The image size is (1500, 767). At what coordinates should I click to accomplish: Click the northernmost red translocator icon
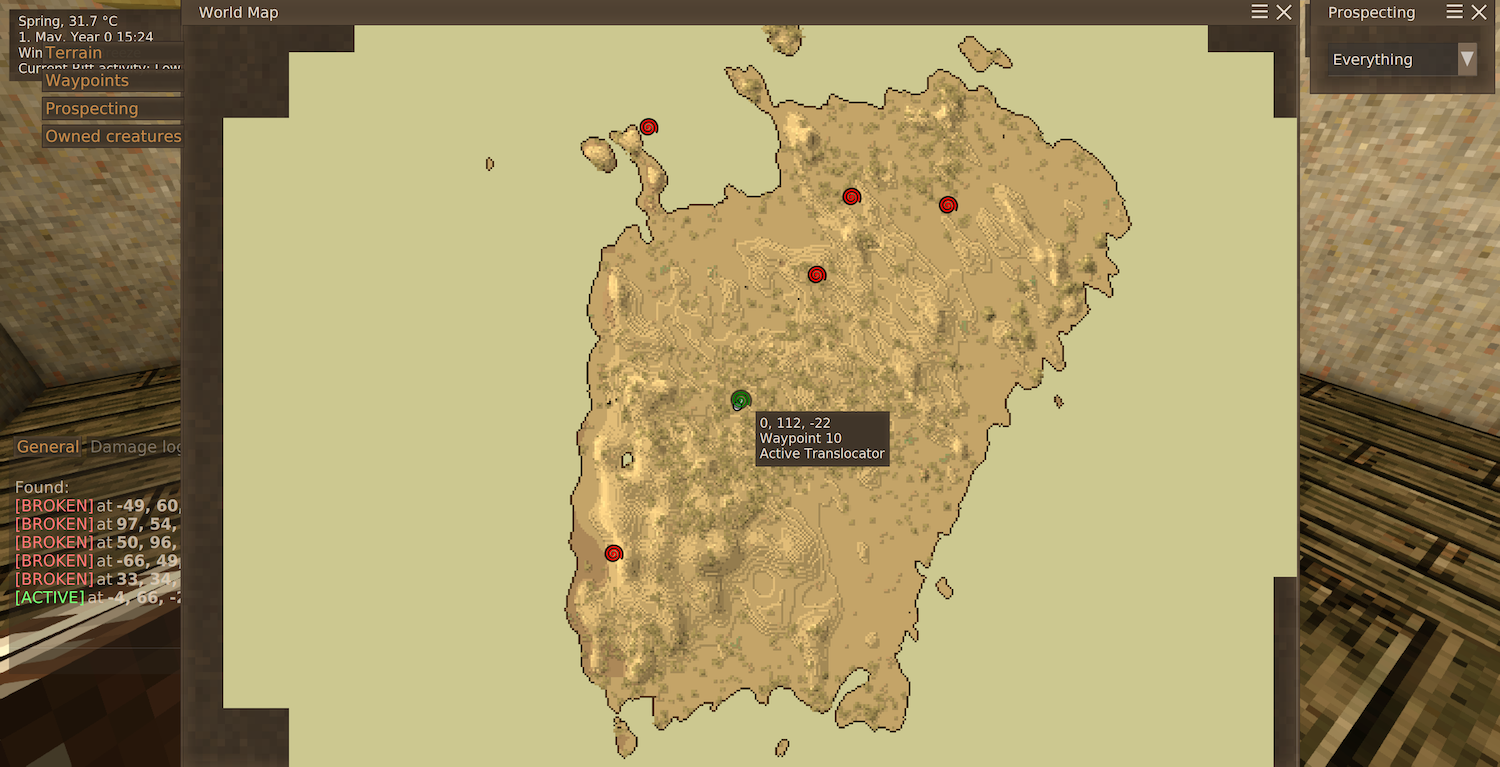[649, 127]
